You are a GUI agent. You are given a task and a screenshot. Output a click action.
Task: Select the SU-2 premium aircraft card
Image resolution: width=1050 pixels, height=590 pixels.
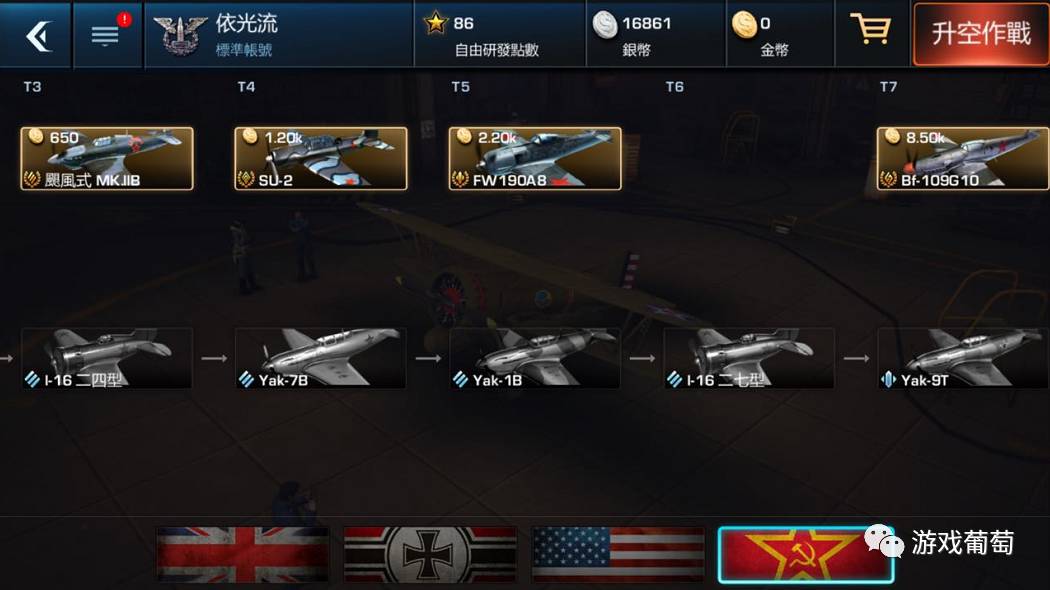321,158
